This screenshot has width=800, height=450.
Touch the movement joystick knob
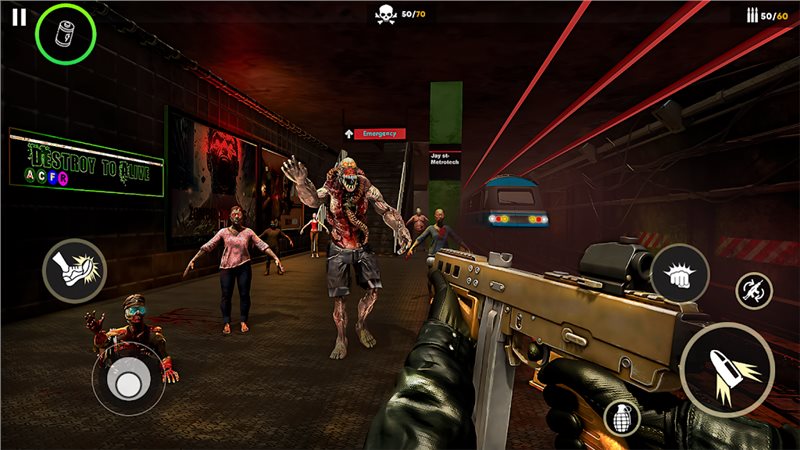point(128,385)
